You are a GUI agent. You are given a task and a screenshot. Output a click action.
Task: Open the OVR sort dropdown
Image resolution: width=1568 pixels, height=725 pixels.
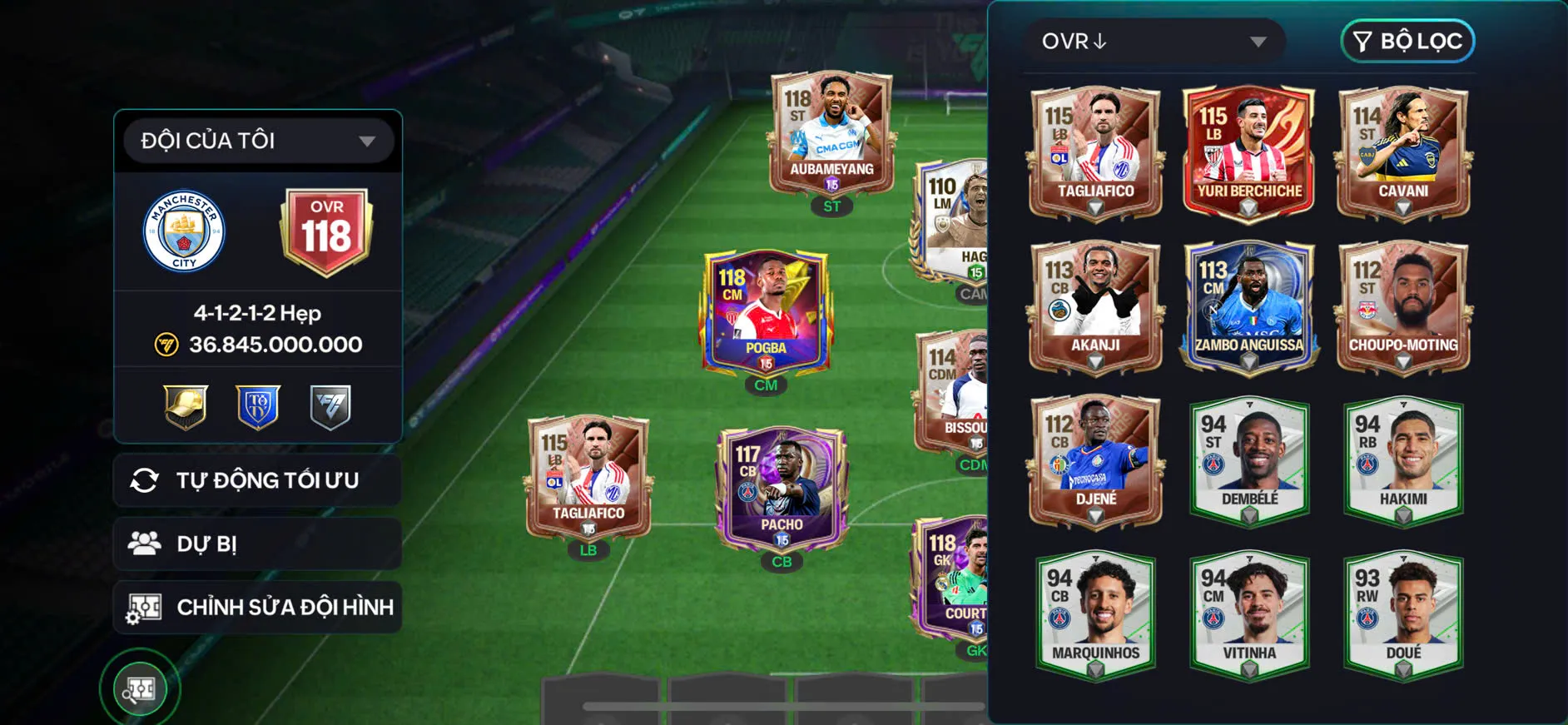(x=1154, y=42)
